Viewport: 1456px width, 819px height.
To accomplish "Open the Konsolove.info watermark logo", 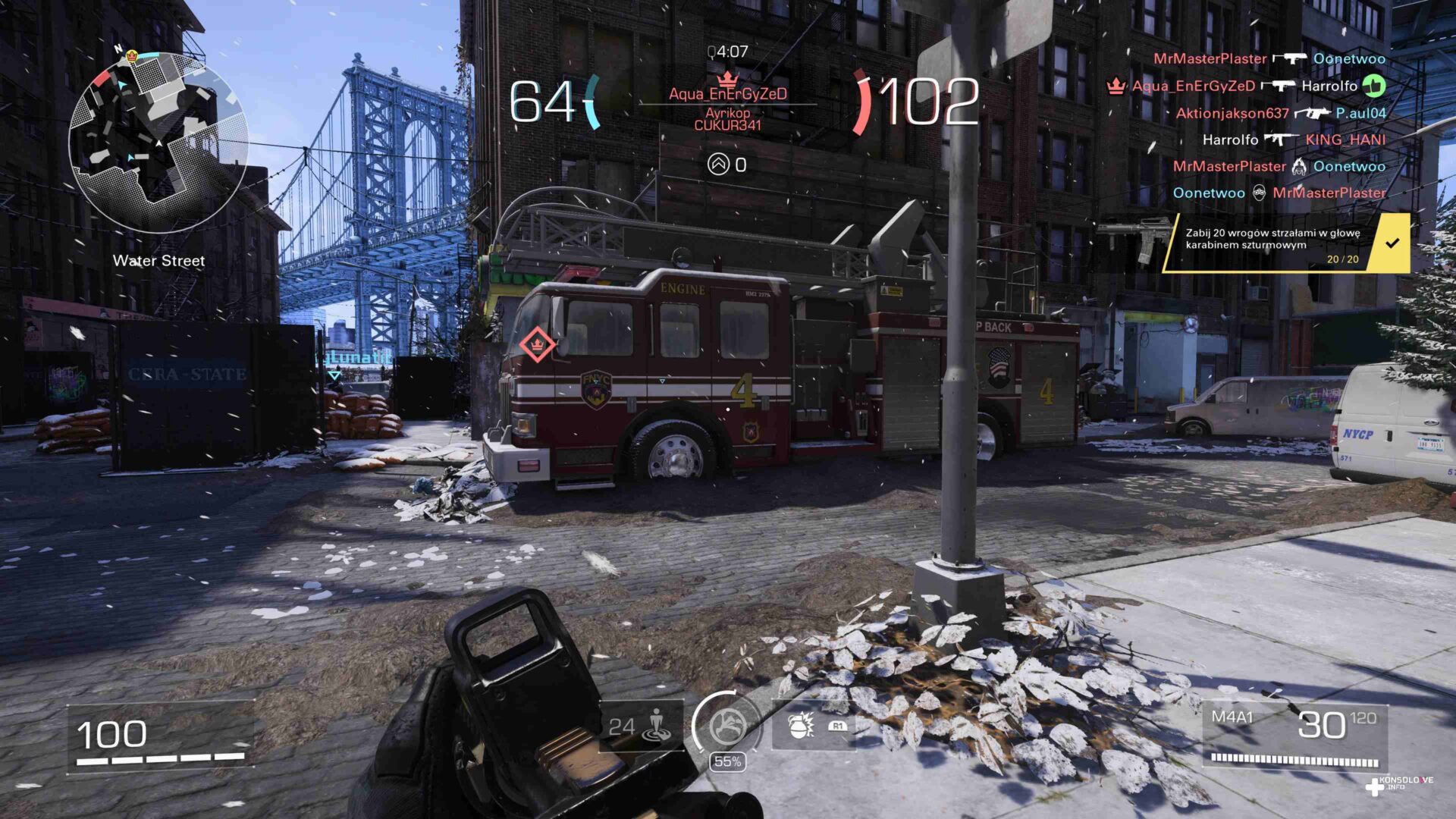I will pyautogui.click(x=1399, y=785).
